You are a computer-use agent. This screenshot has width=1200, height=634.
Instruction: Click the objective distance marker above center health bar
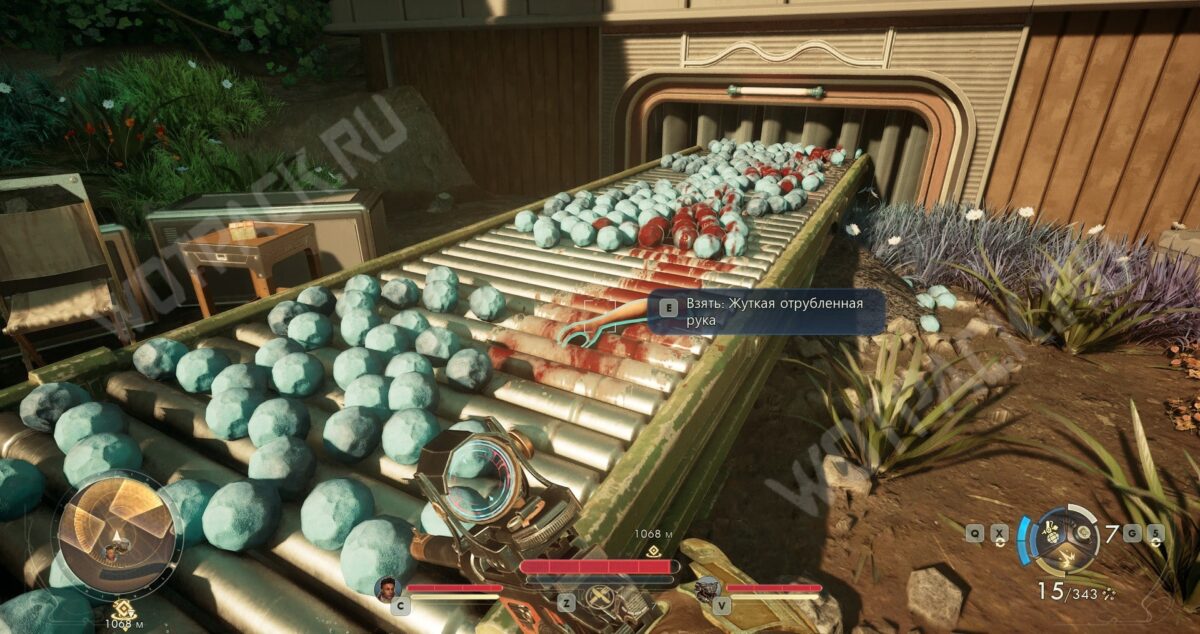[654, 549]
